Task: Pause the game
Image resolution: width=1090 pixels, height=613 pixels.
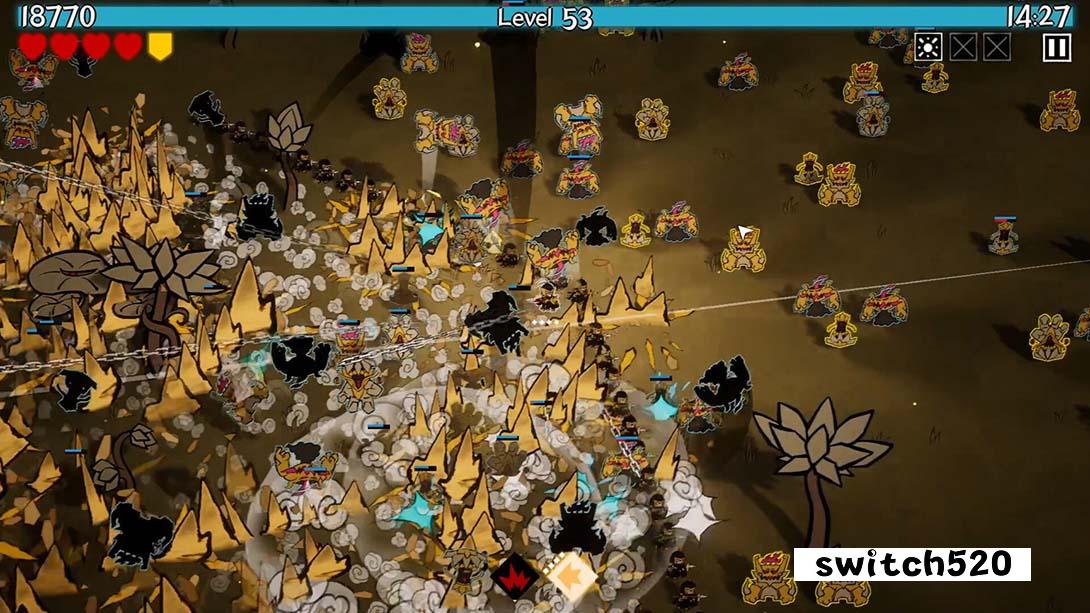Action: pos(1056,47)
